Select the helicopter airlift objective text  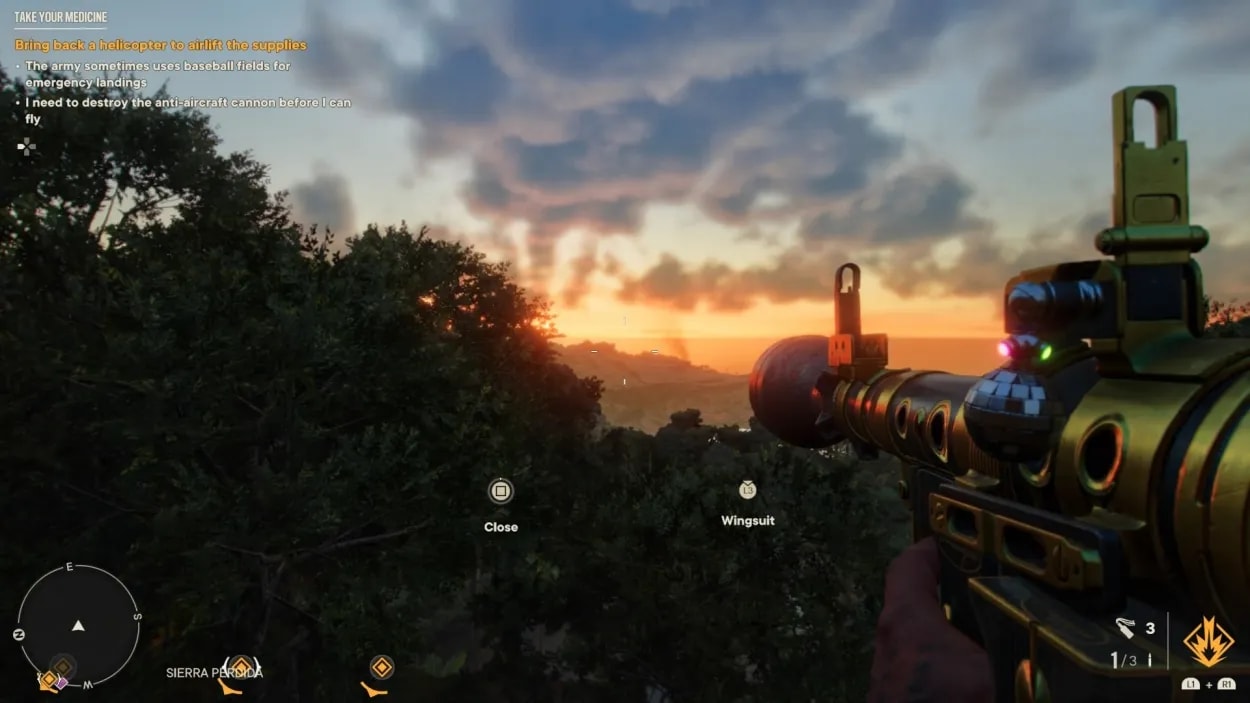(160, 45)
